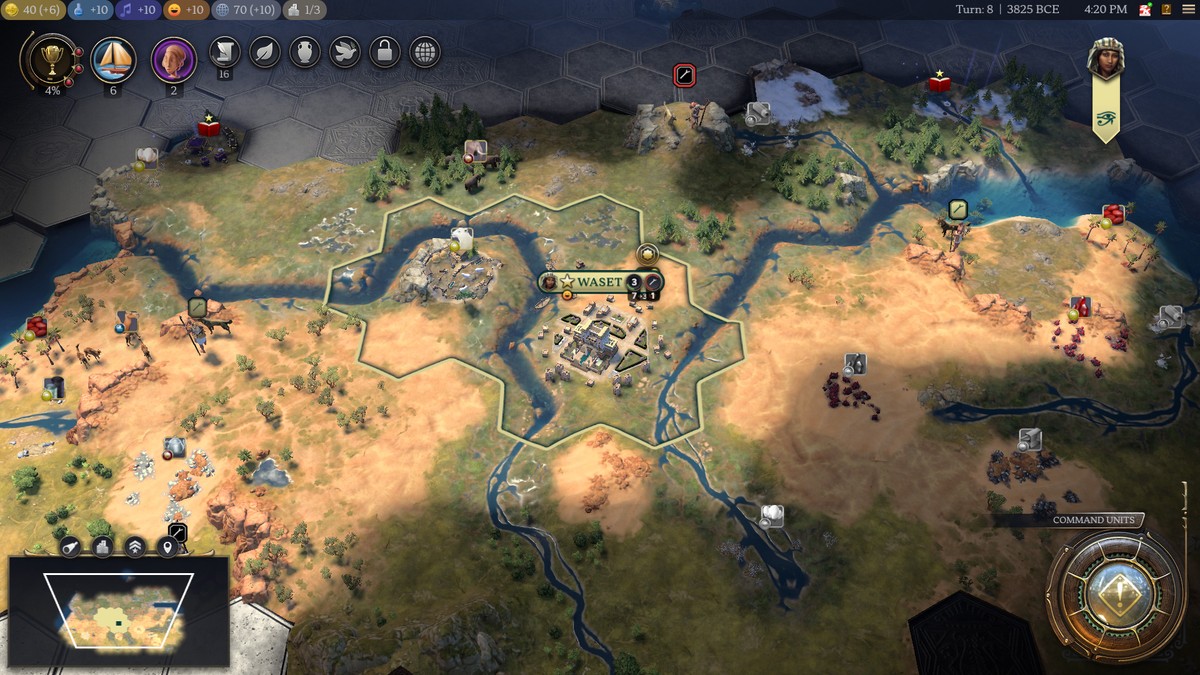Open the dove religion panel
The width and height of the screenshot is (1200, 675).
[x=344, y=52]
